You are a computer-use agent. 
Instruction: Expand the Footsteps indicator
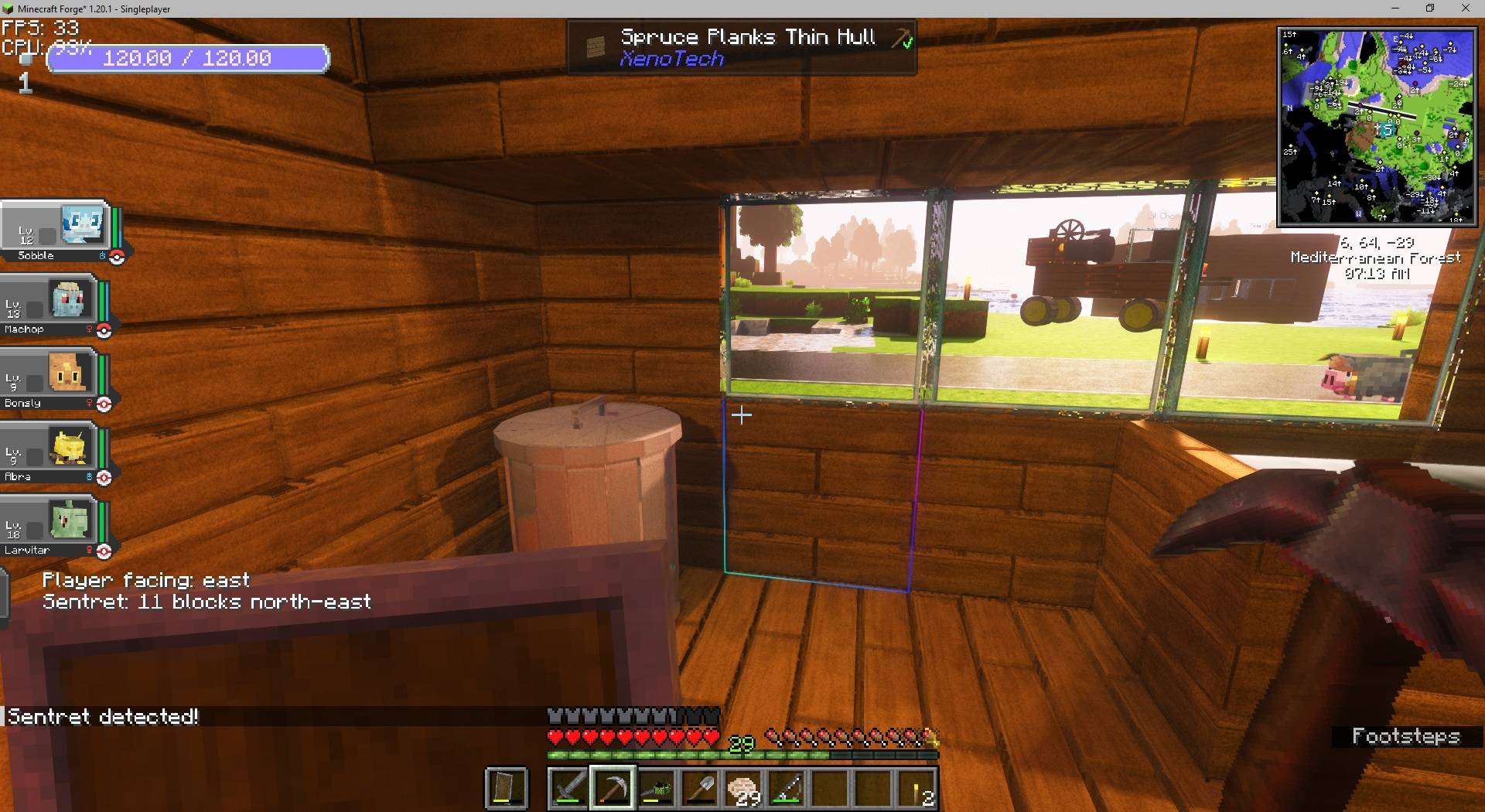point(1408,736)
